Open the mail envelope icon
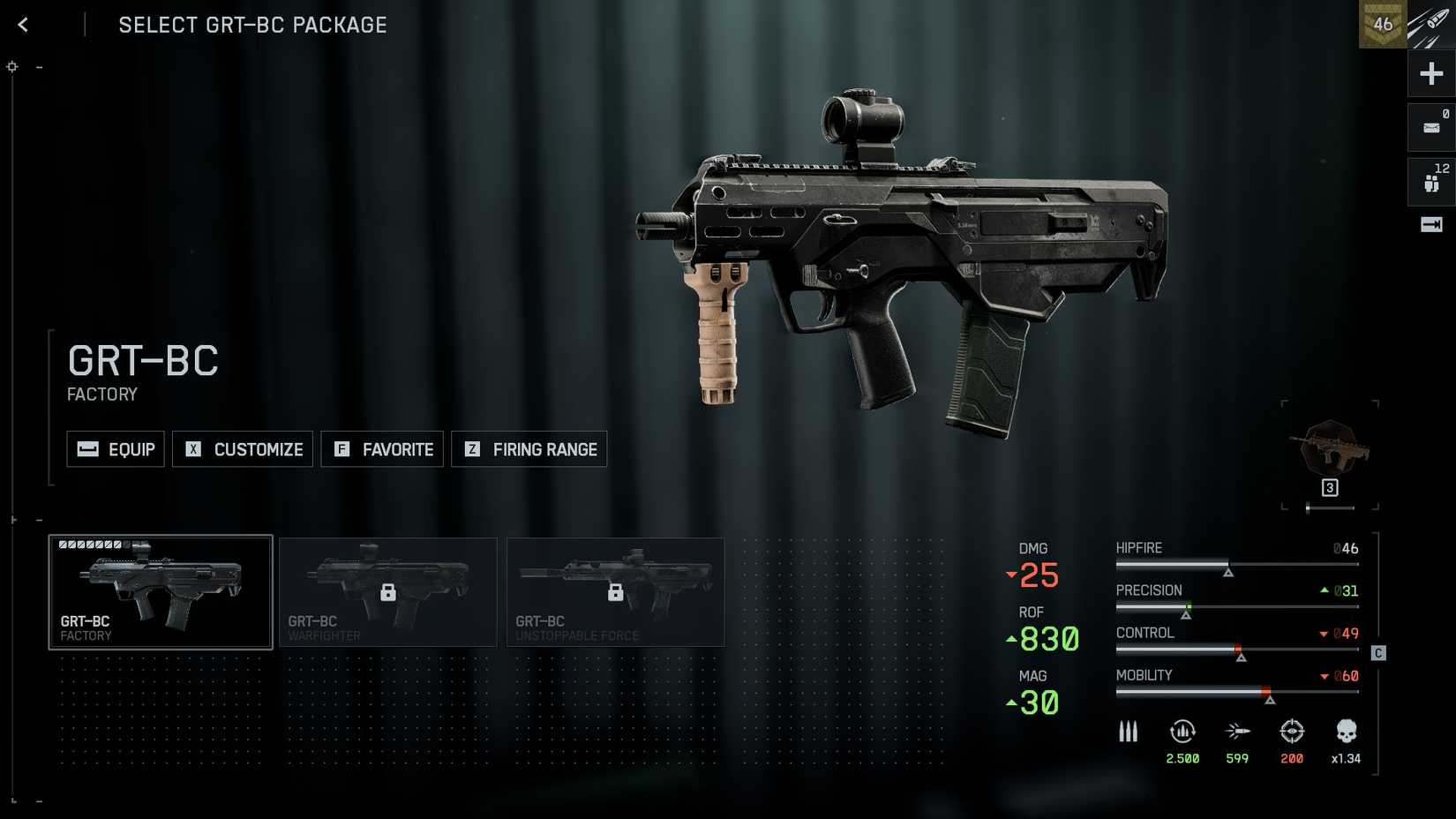1456x819 pixels. pos(1431,128)
